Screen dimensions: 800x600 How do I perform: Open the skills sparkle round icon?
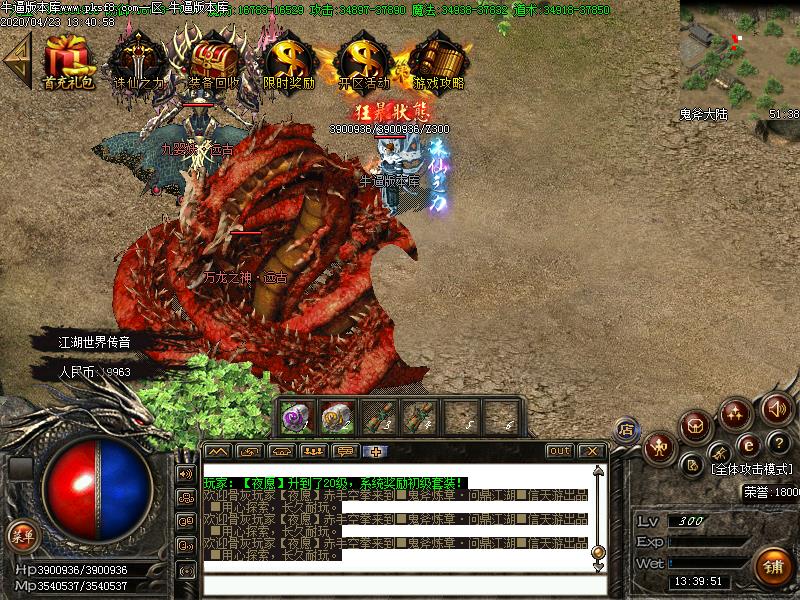click(737, 412)
